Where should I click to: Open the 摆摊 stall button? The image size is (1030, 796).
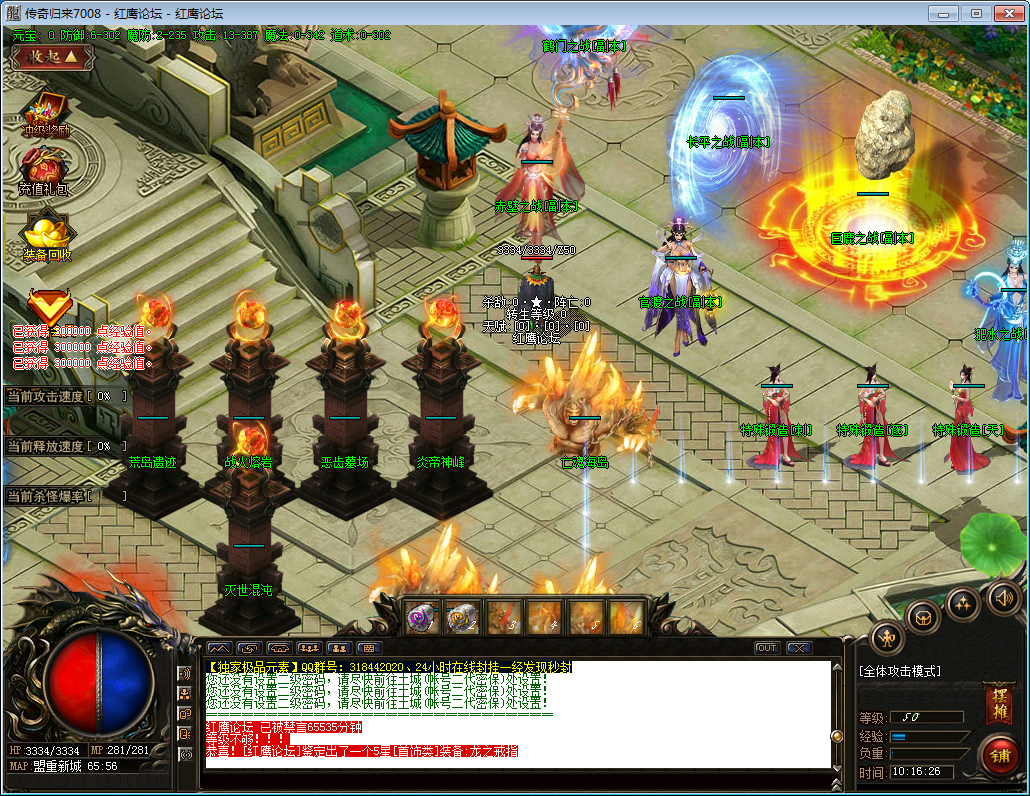coord(997,703)
